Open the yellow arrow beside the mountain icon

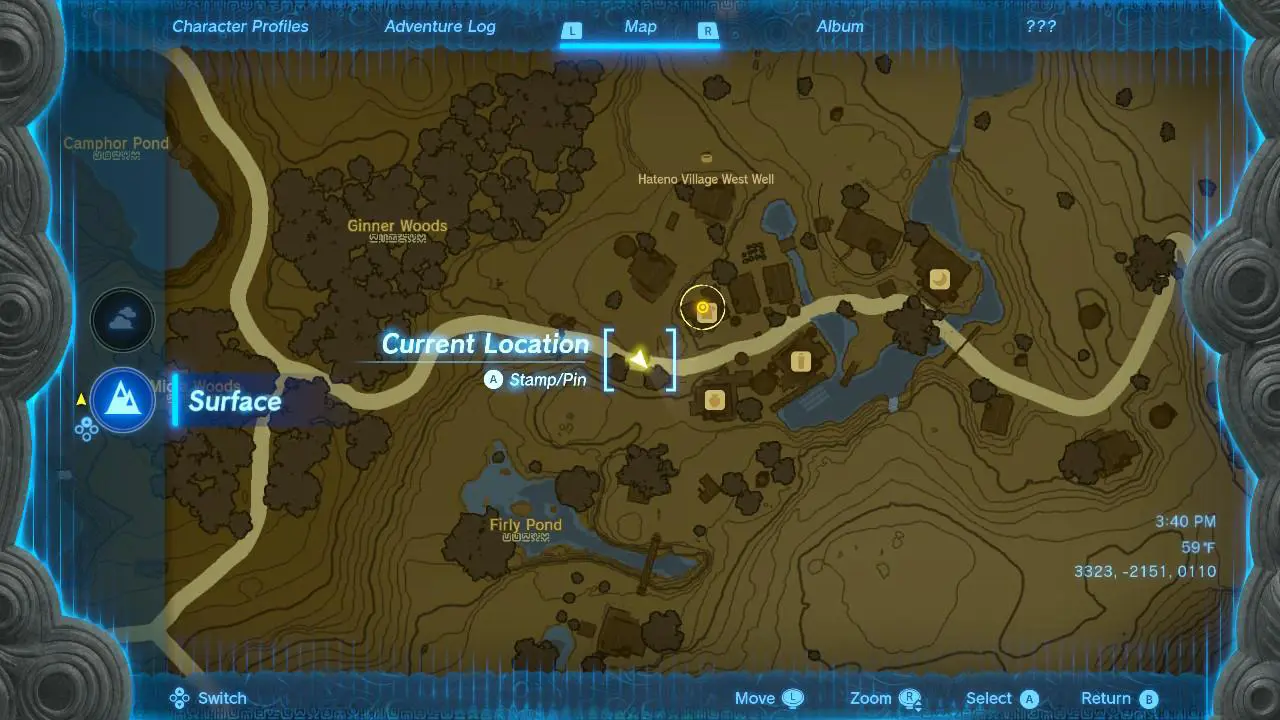(81, 397)
